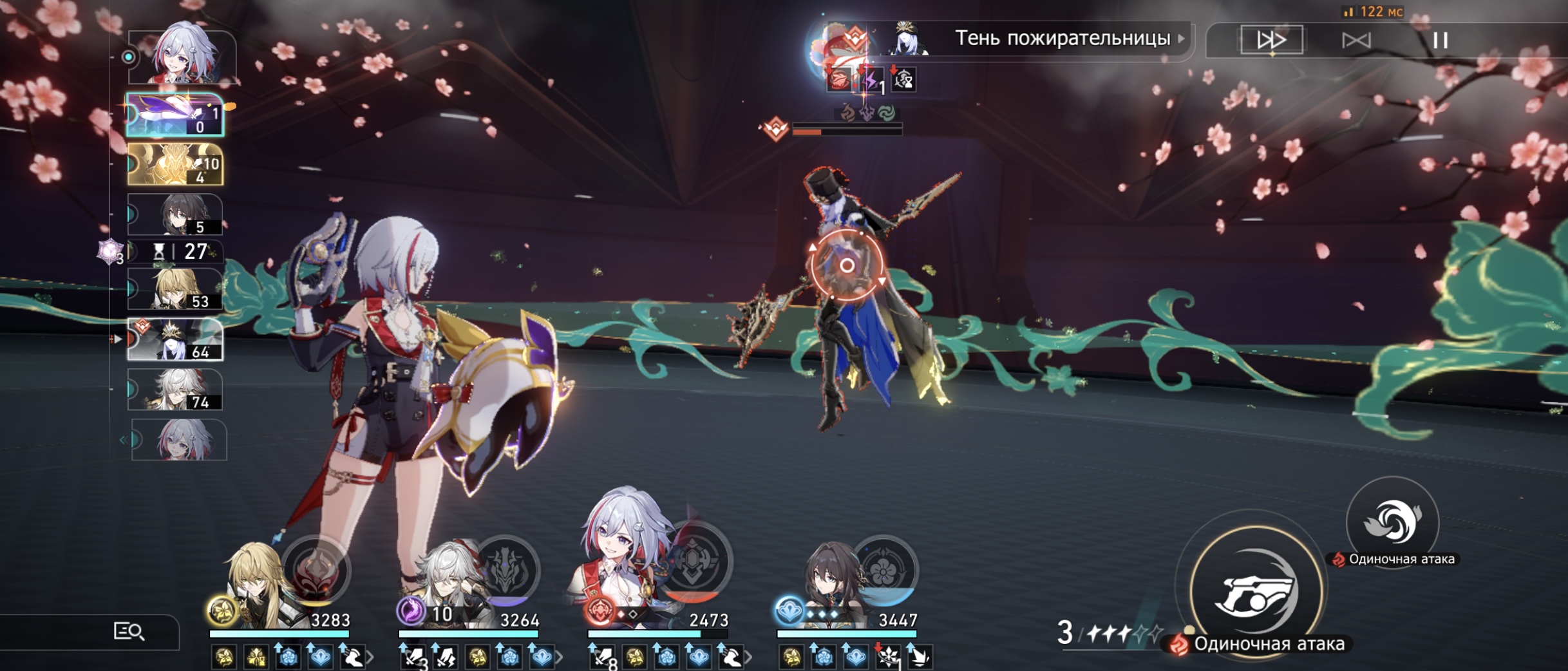Select the blonde character's turn card showing 53
1568x671 pixels.
coord(175,289)
